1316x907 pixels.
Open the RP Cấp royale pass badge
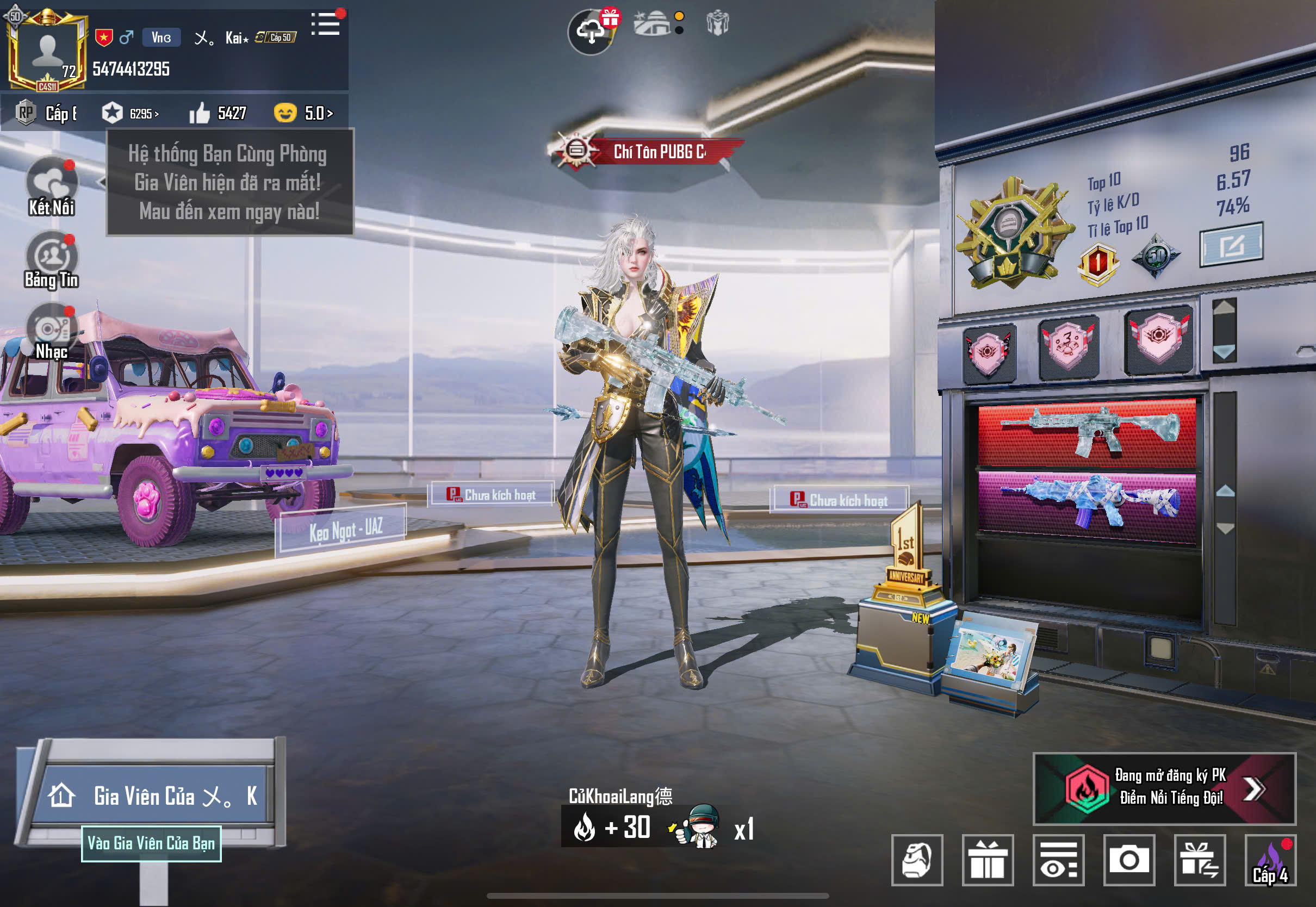(46, 113)
